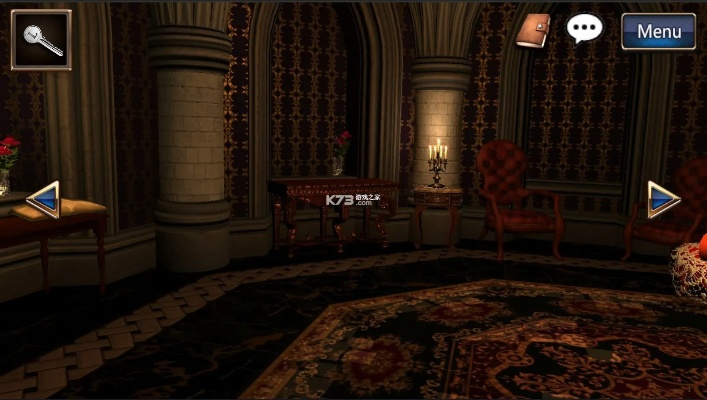Show hints with the speech bubble icon

coord(584,28)
